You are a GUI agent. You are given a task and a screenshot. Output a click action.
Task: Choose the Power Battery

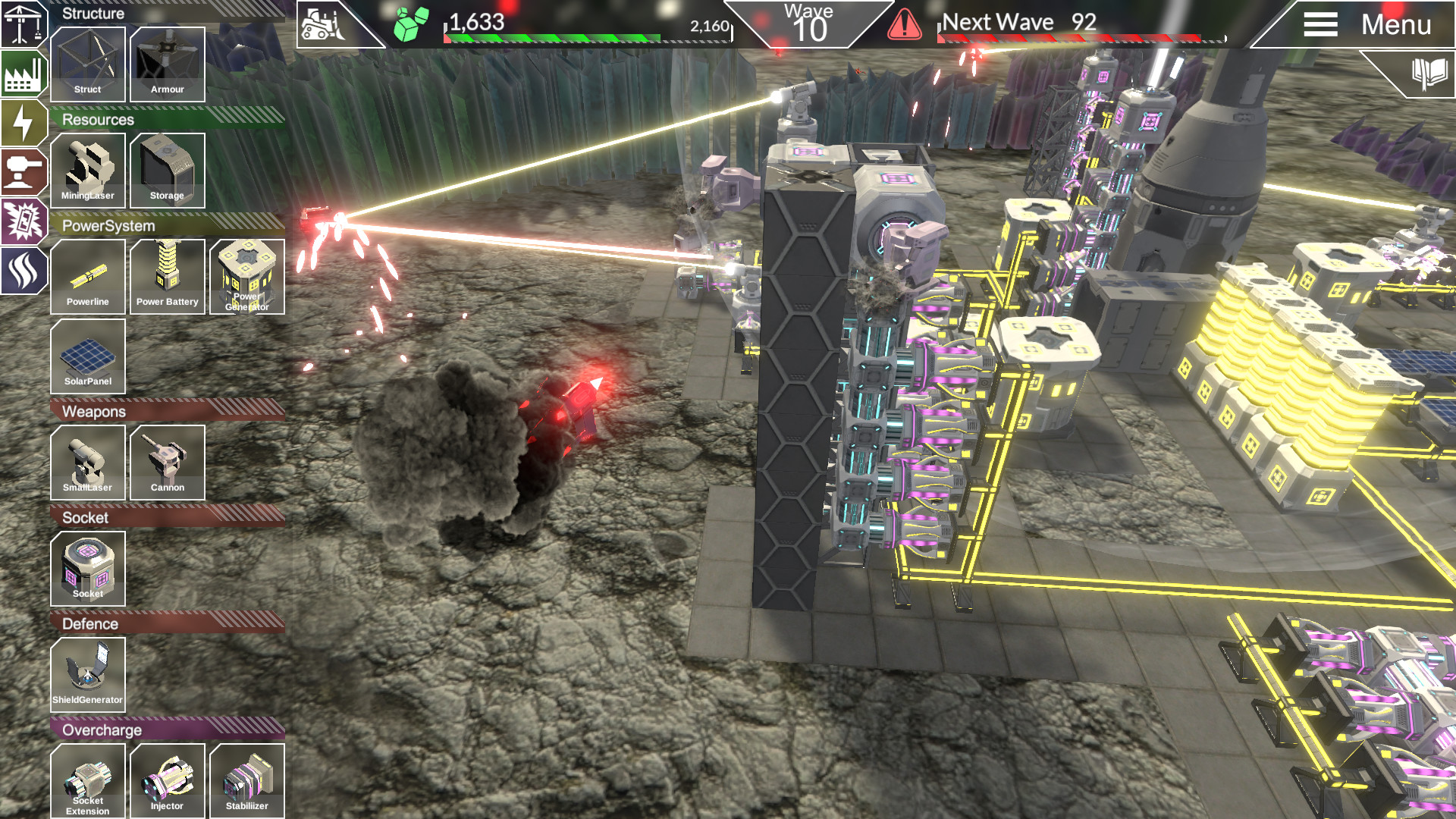168,277
